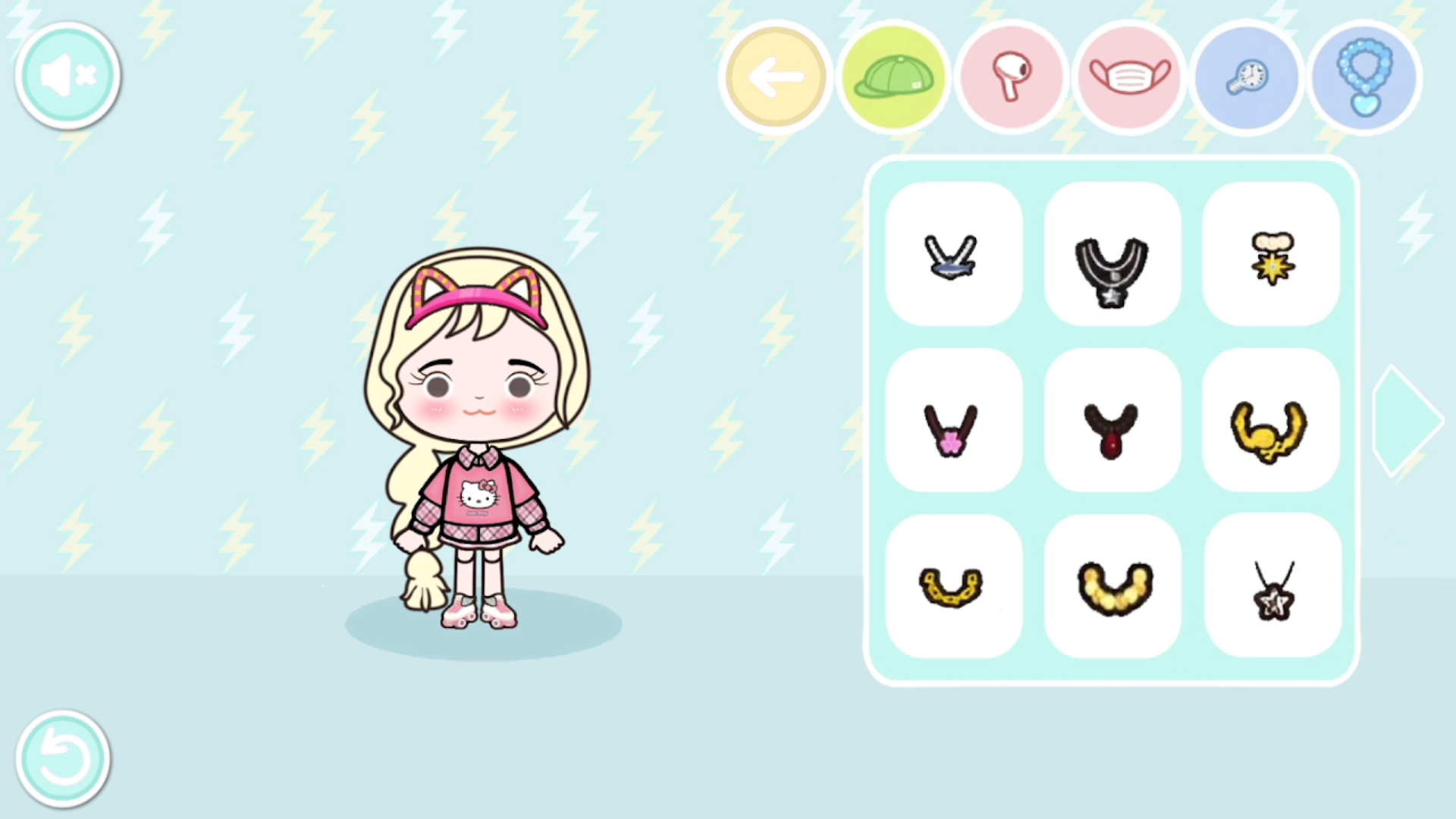Switch to the blue heart necklace category

(x=1364, y=75)
